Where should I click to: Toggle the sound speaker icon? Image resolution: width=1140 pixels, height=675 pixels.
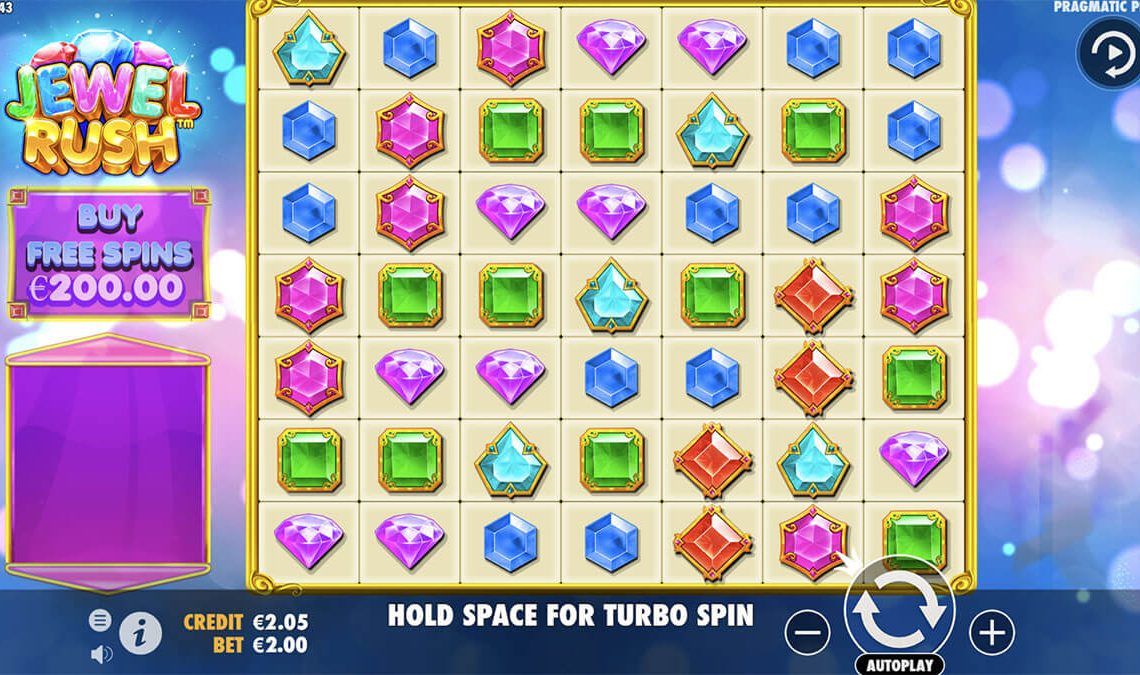point(101,654)
